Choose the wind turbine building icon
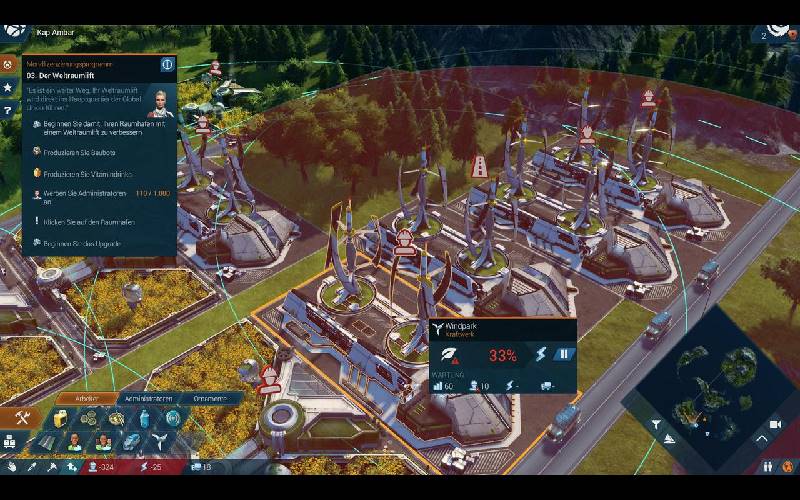800x500 pixels. [158, 441]
